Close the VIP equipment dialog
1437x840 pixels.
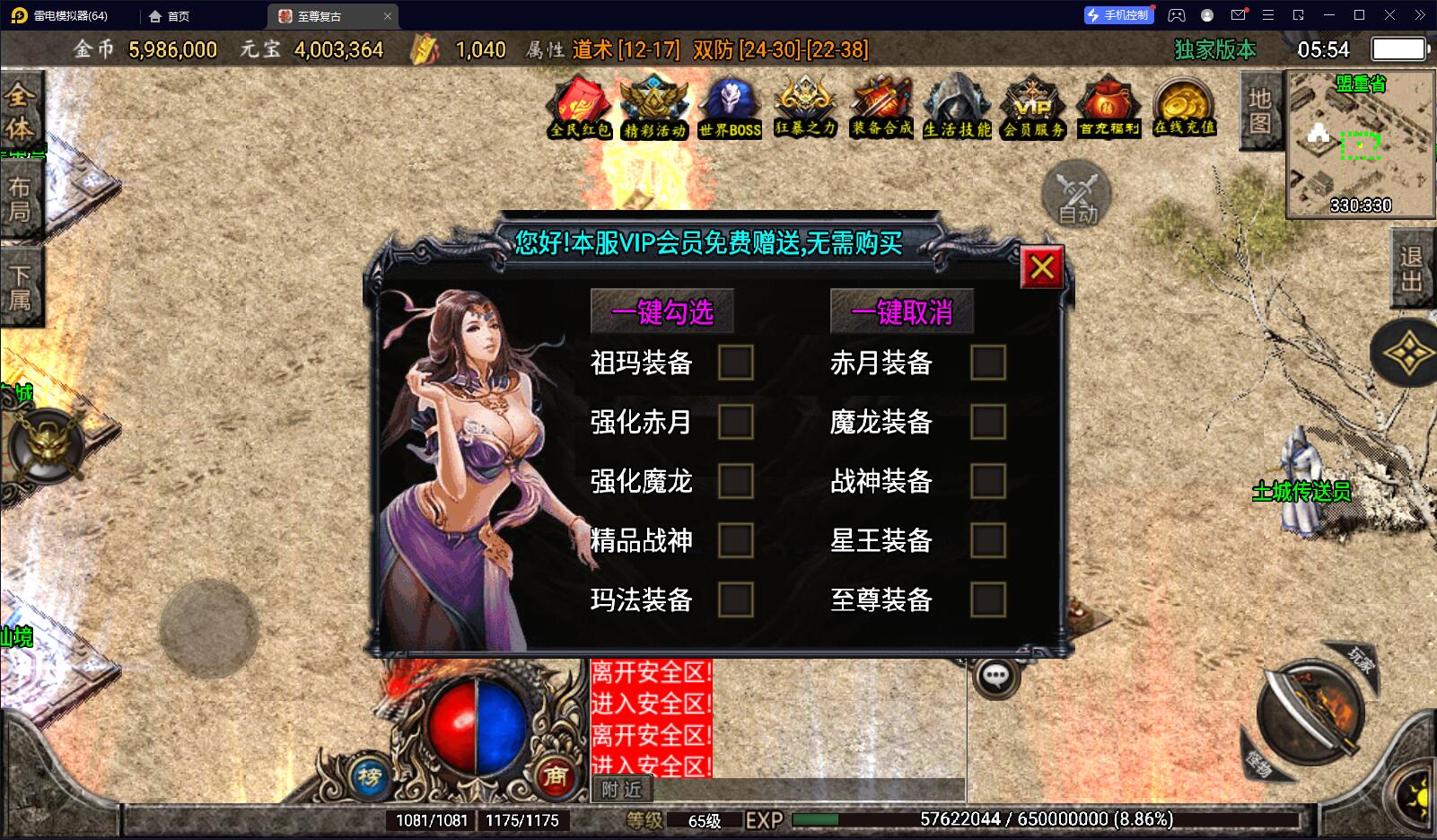point(1042,267)
